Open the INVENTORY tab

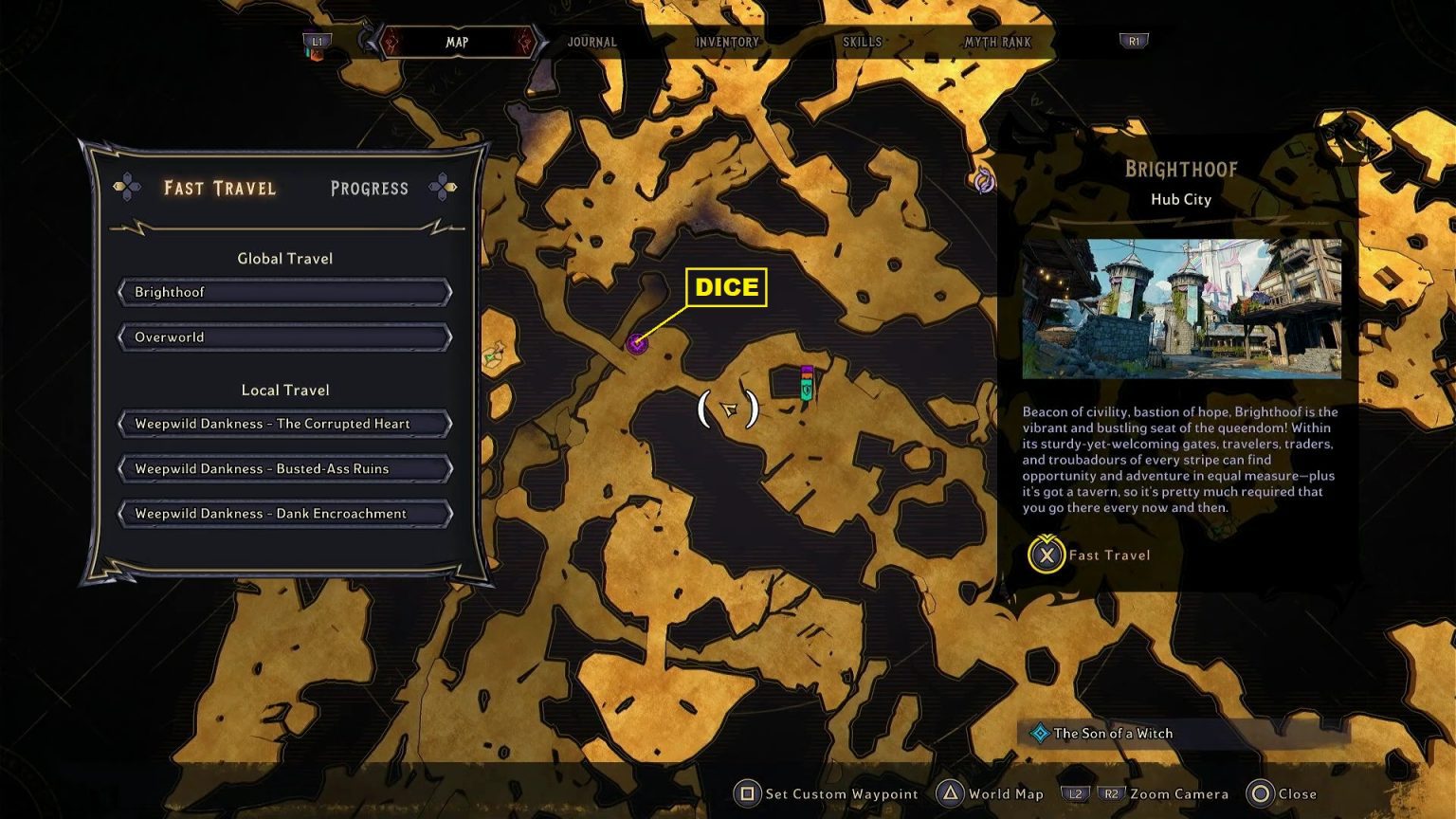[727, 42]
